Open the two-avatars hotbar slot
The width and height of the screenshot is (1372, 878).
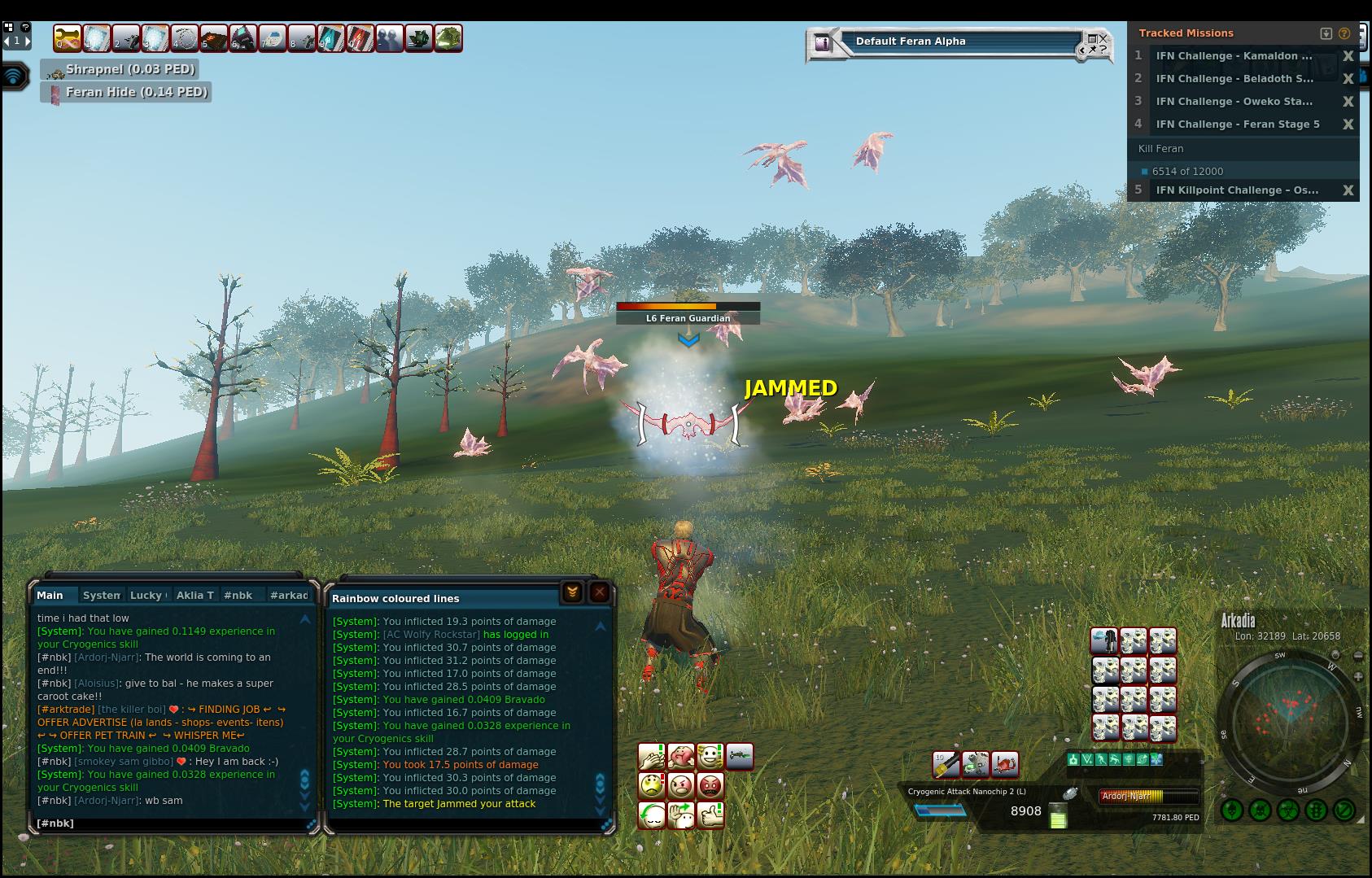(389, 38)
